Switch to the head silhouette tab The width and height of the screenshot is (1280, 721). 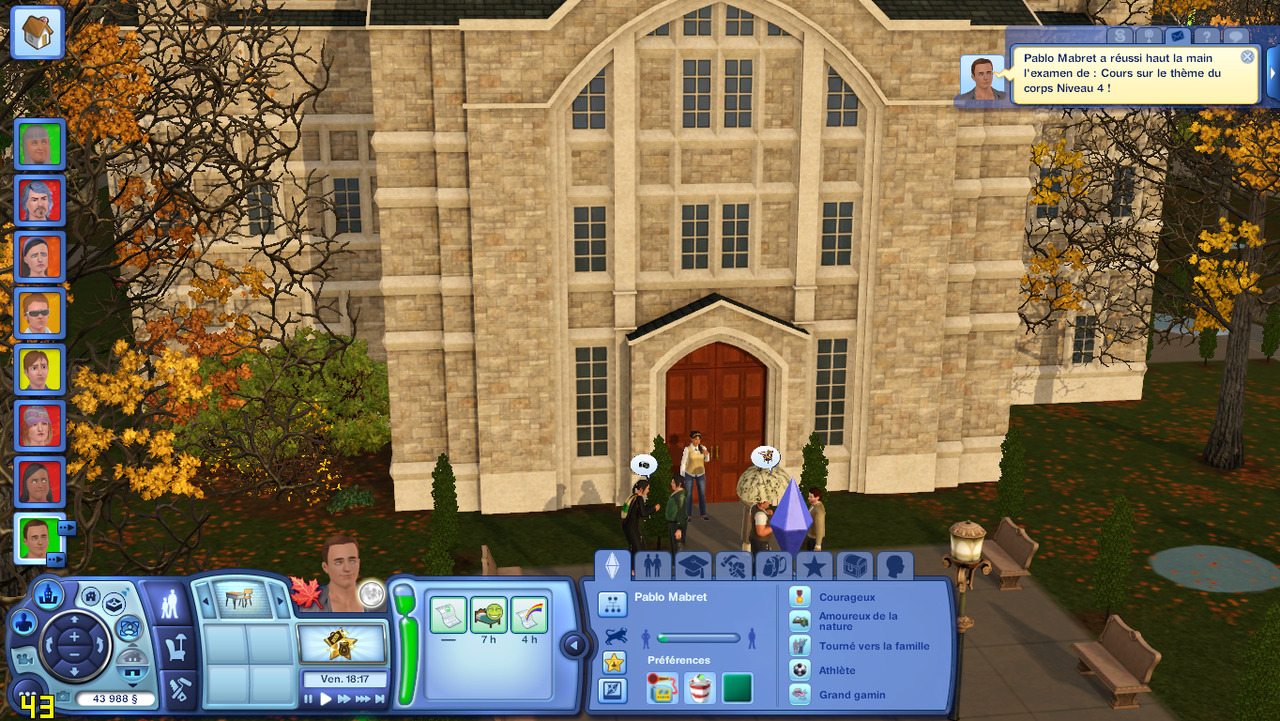coord(894,567)
